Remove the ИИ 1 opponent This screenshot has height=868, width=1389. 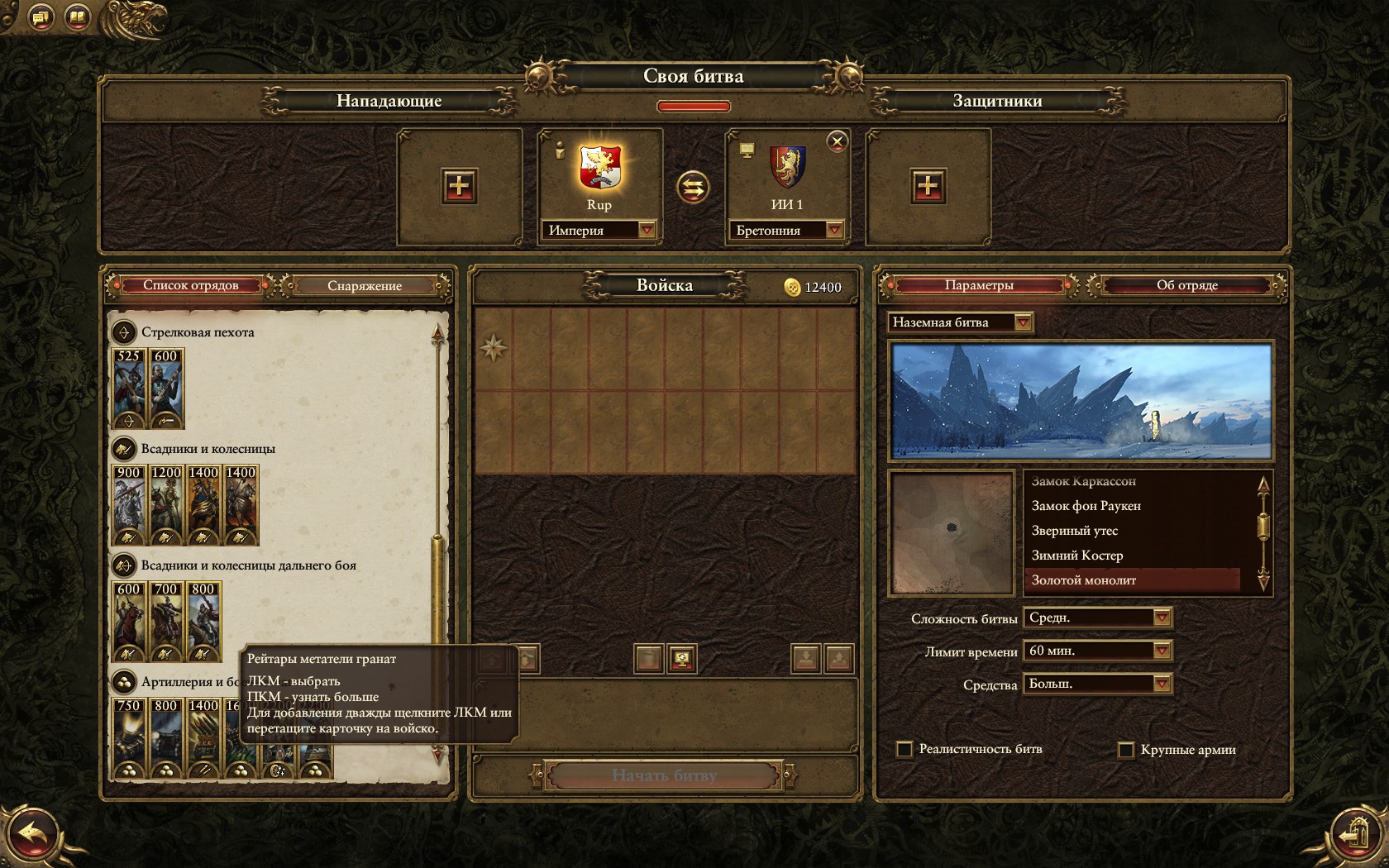click(x=837, y=141)
